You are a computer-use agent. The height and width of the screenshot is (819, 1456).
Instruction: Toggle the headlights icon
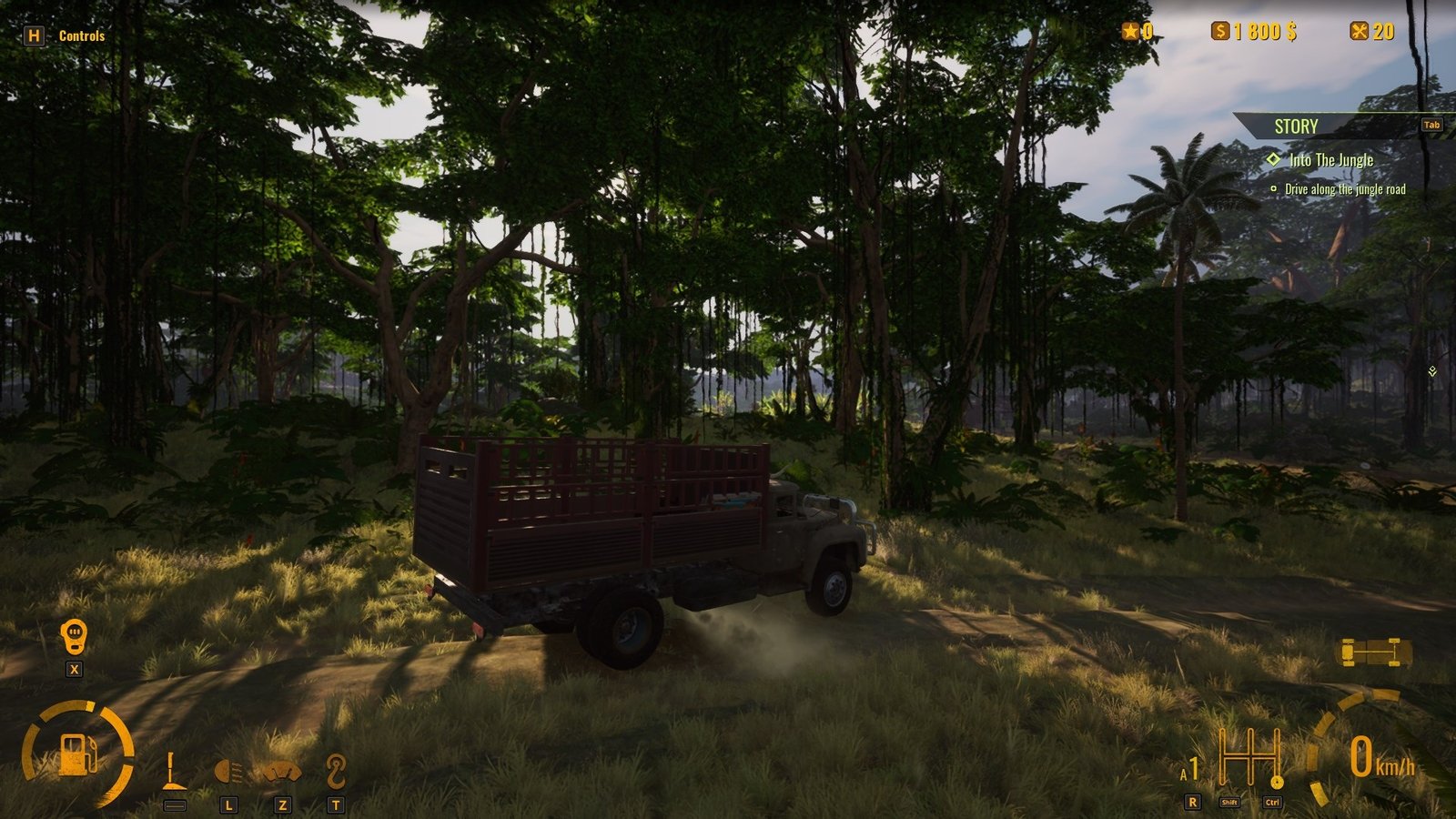pyautogui.click(x=228, y=773)
